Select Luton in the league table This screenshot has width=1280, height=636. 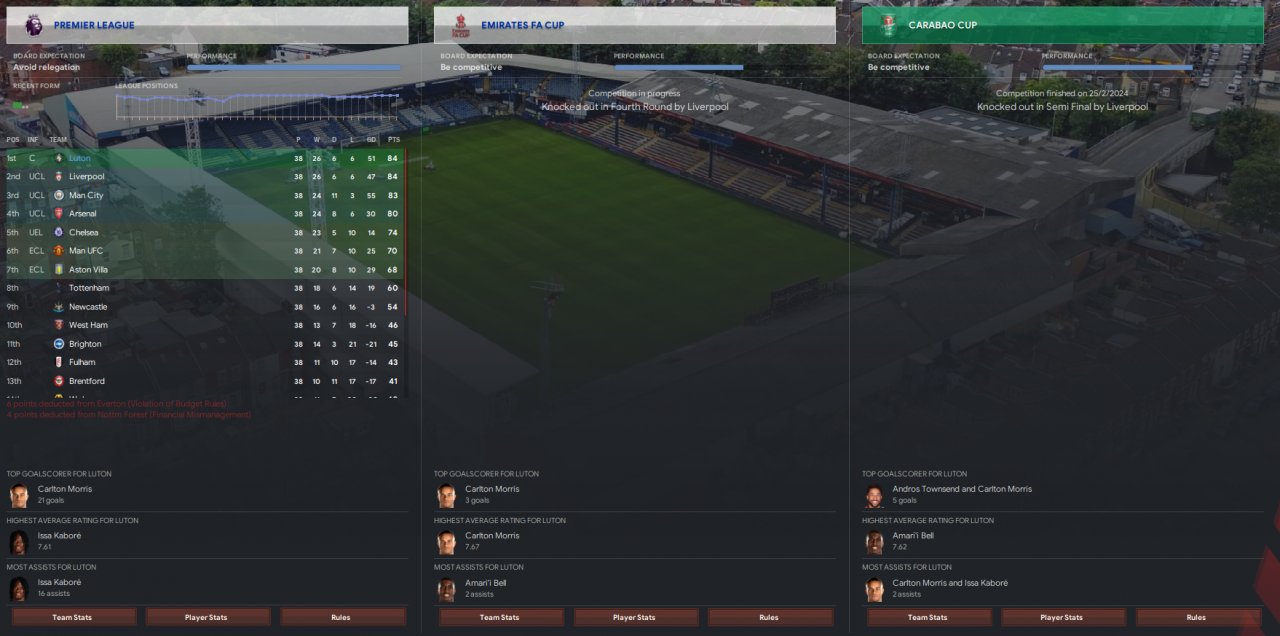(x=81, y=158)
